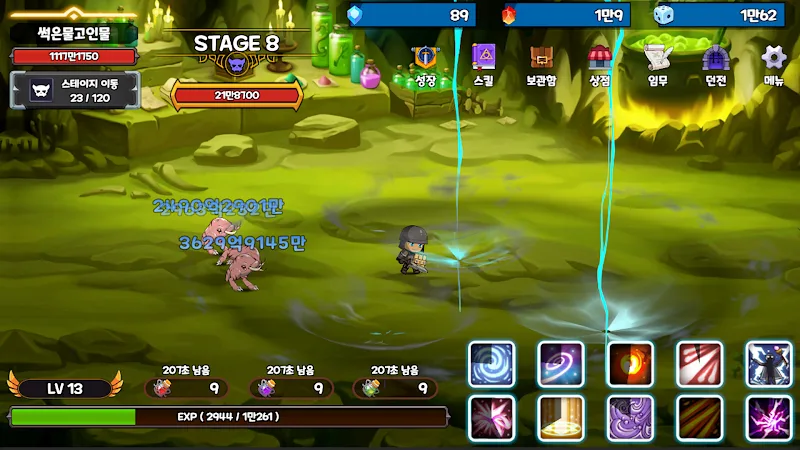Activate the pink crystal burst skill
Viewport: 800px width, 450px height.
pos(492,418)
